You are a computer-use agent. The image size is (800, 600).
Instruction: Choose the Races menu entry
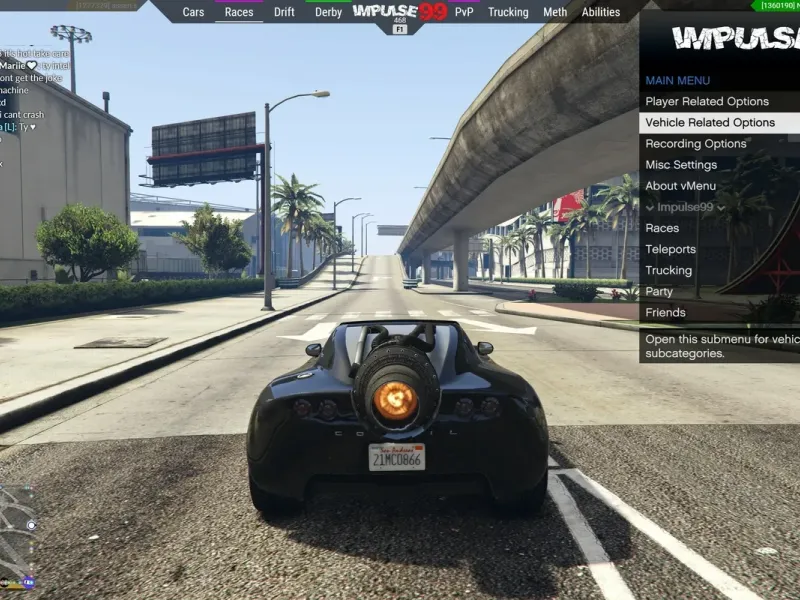tap(662, 228)
